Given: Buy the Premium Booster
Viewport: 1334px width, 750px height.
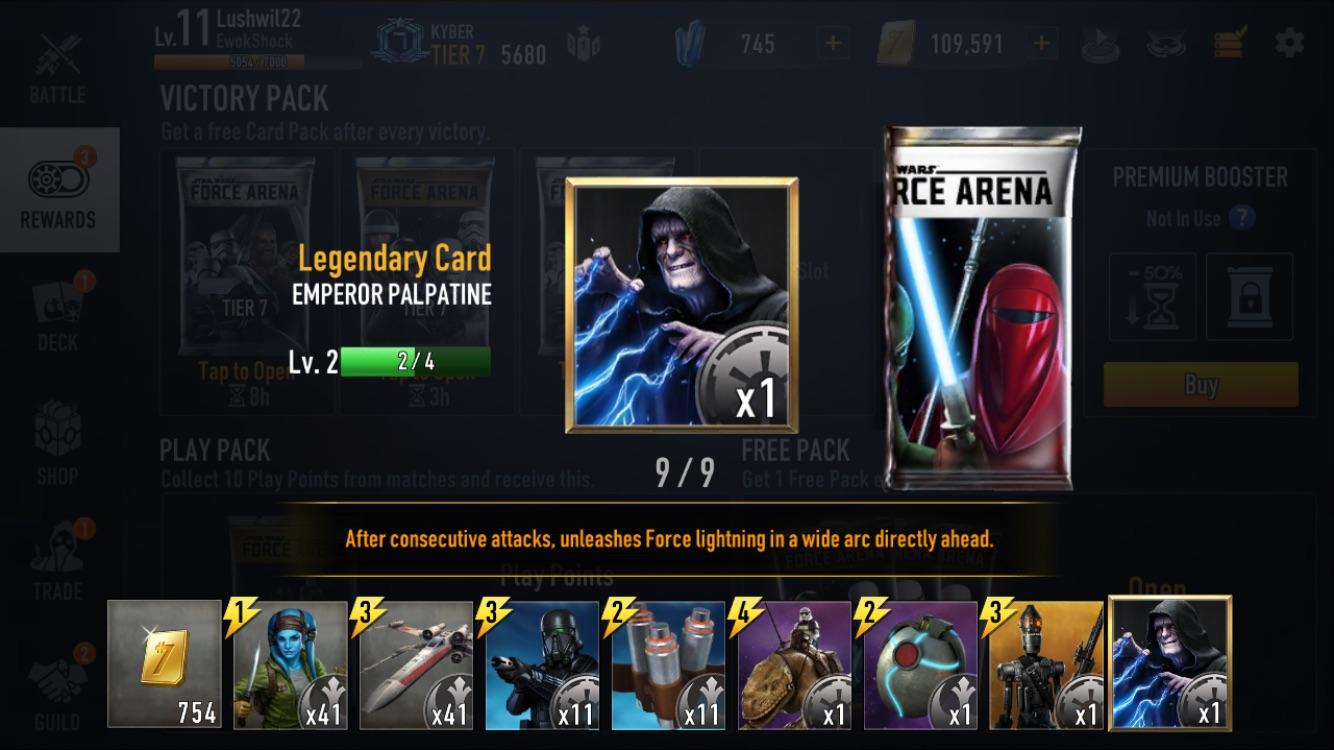Looking at the screenshot, I should point(1200,386).
